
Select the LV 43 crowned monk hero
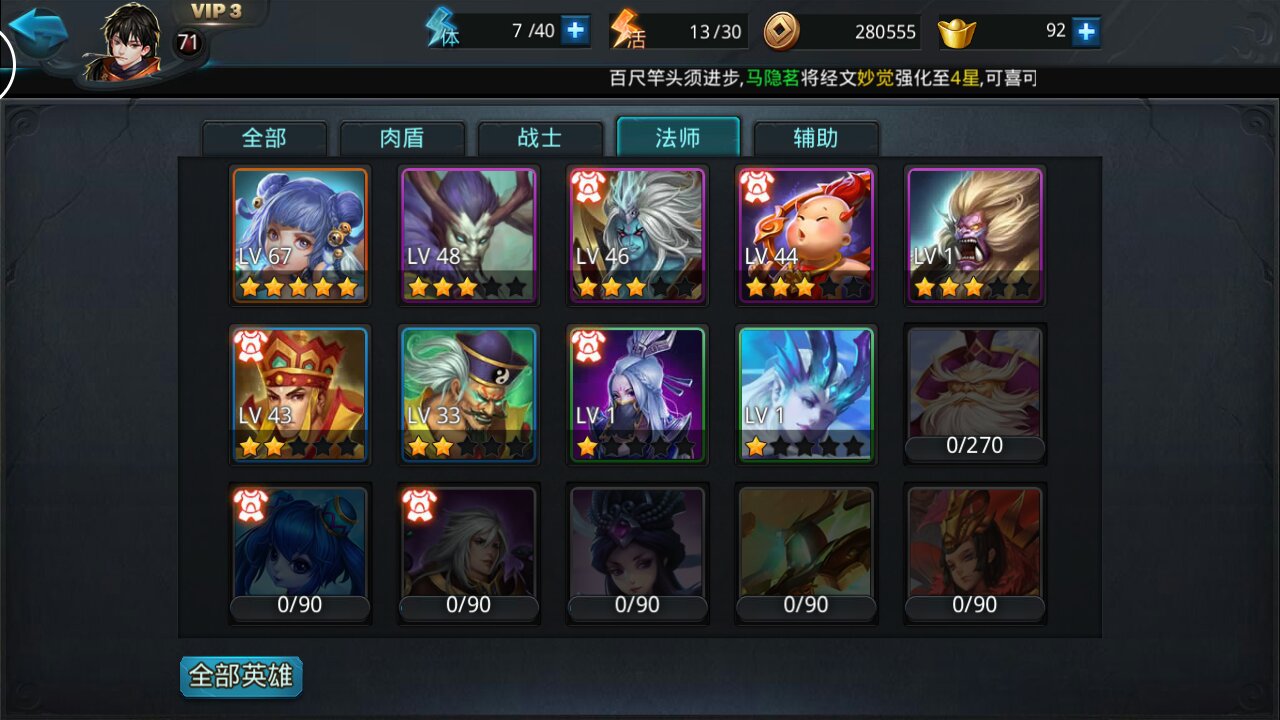point(300,394)
